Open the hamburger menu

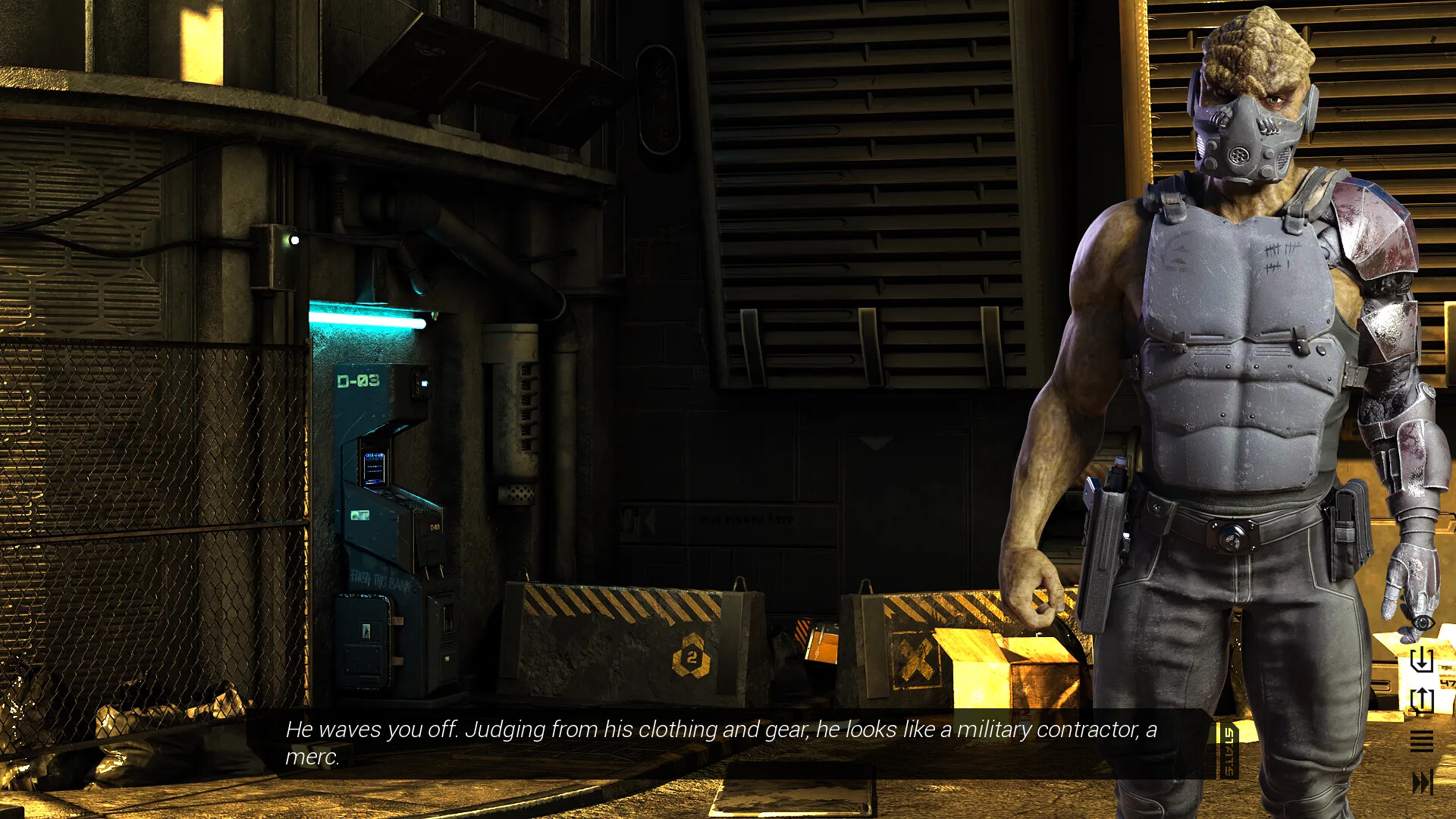(1422, 741)
